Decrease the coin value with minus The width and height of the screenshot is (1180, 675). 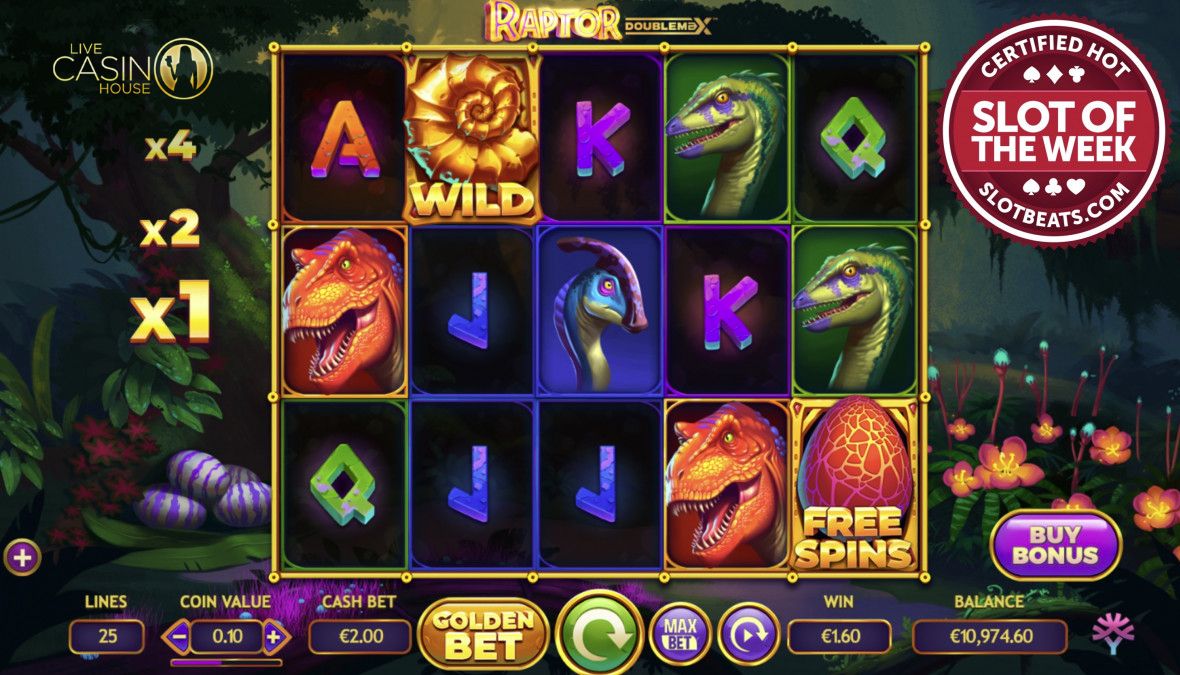point(178,636)
